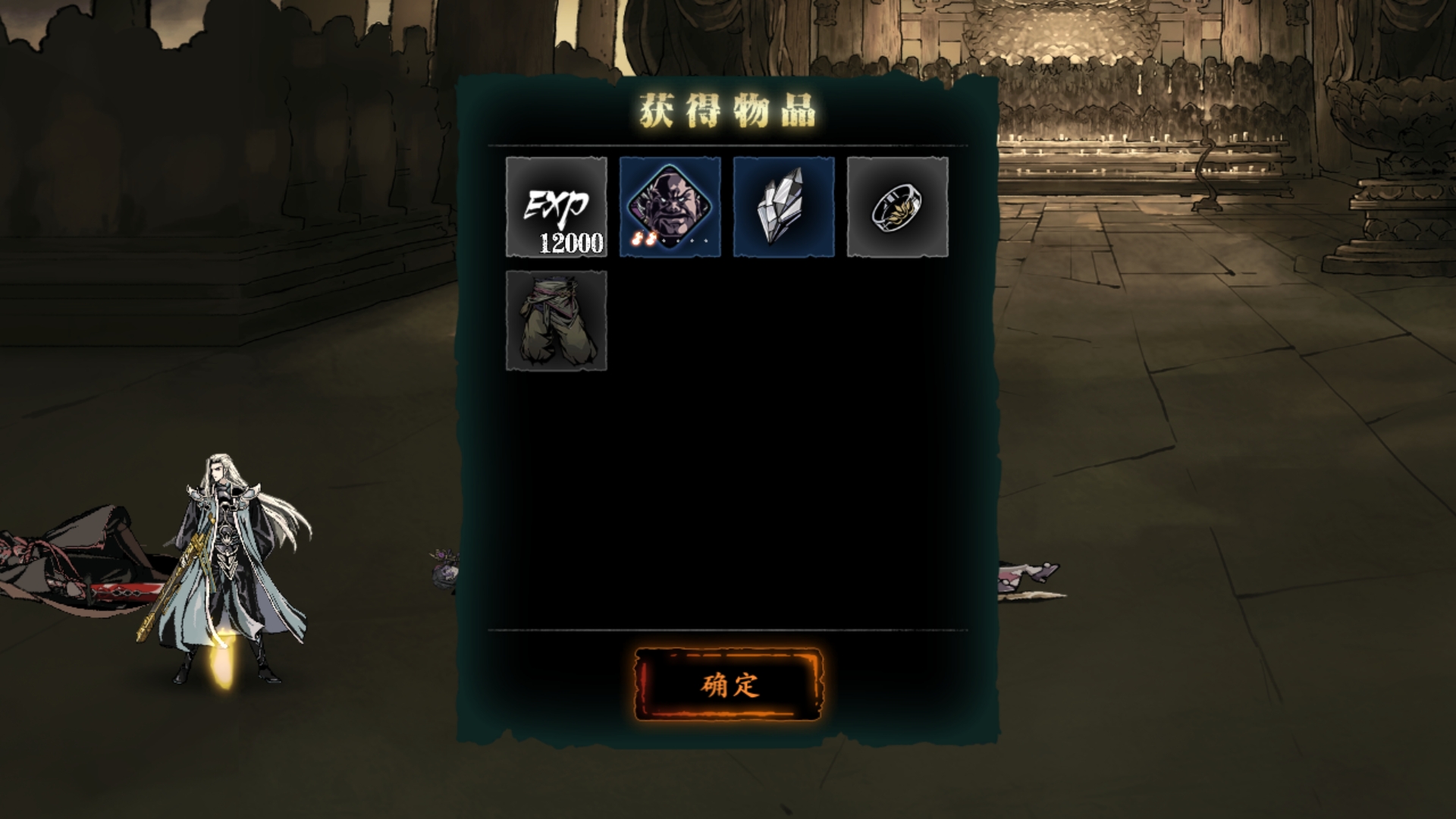Confirm rewards with the 确定 button
The height and width of the screenshot is (819, 1456).
click(x=728, y=685)
